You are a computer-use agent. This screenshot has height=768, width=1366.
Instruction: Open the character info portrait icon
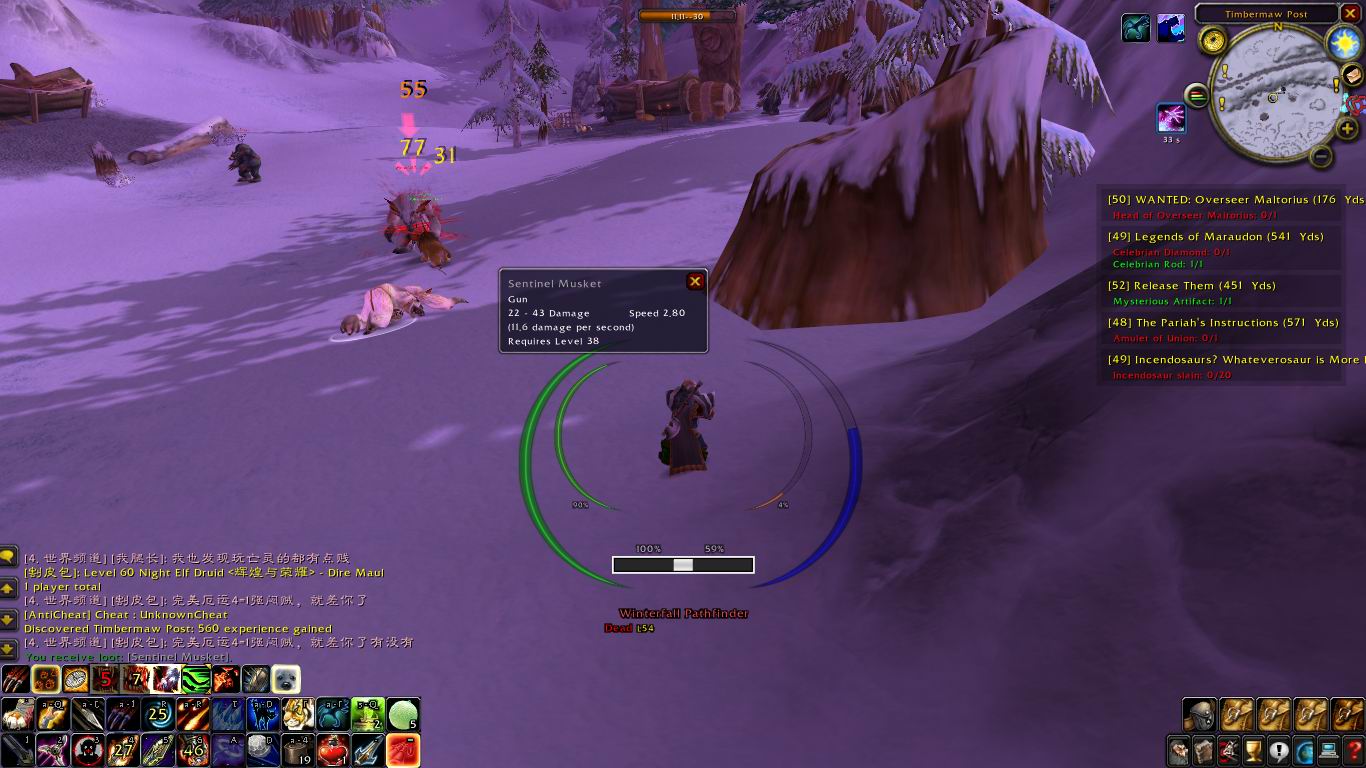coord(1178,750)
